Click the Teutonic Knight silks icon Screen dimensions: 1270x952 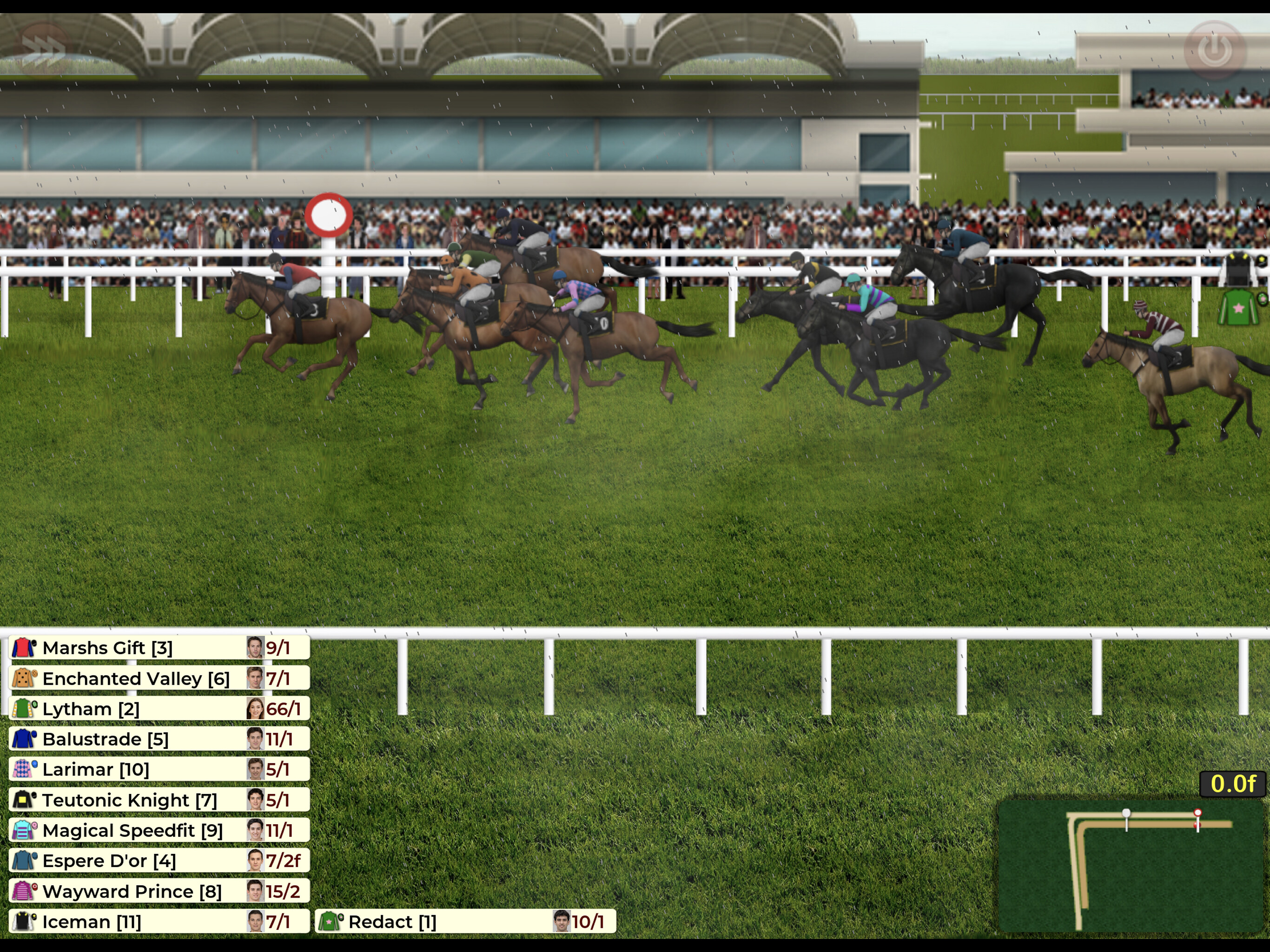click(22, 800)
